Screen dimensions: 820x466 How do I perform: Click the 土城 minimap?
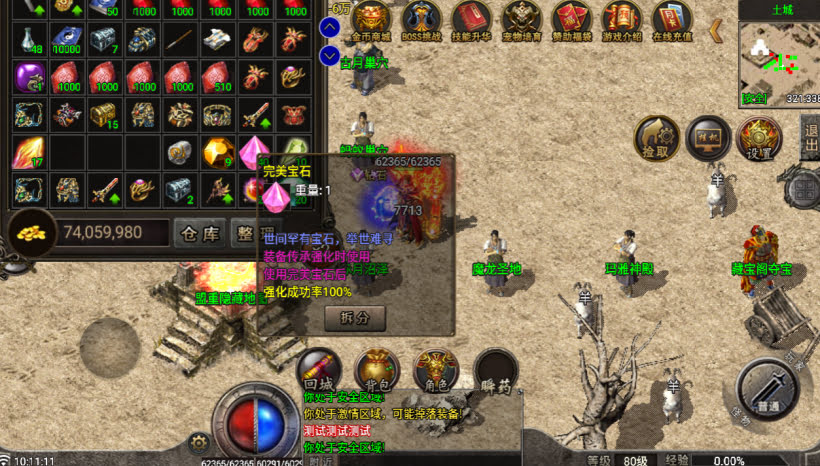click(779, 58)
